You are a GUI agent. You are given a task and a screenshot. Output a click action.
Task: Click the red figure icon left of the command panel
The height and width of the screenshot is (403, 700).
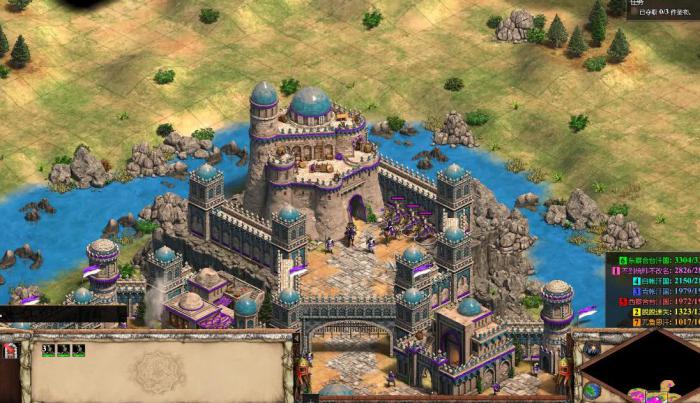[x=11, y=352]
